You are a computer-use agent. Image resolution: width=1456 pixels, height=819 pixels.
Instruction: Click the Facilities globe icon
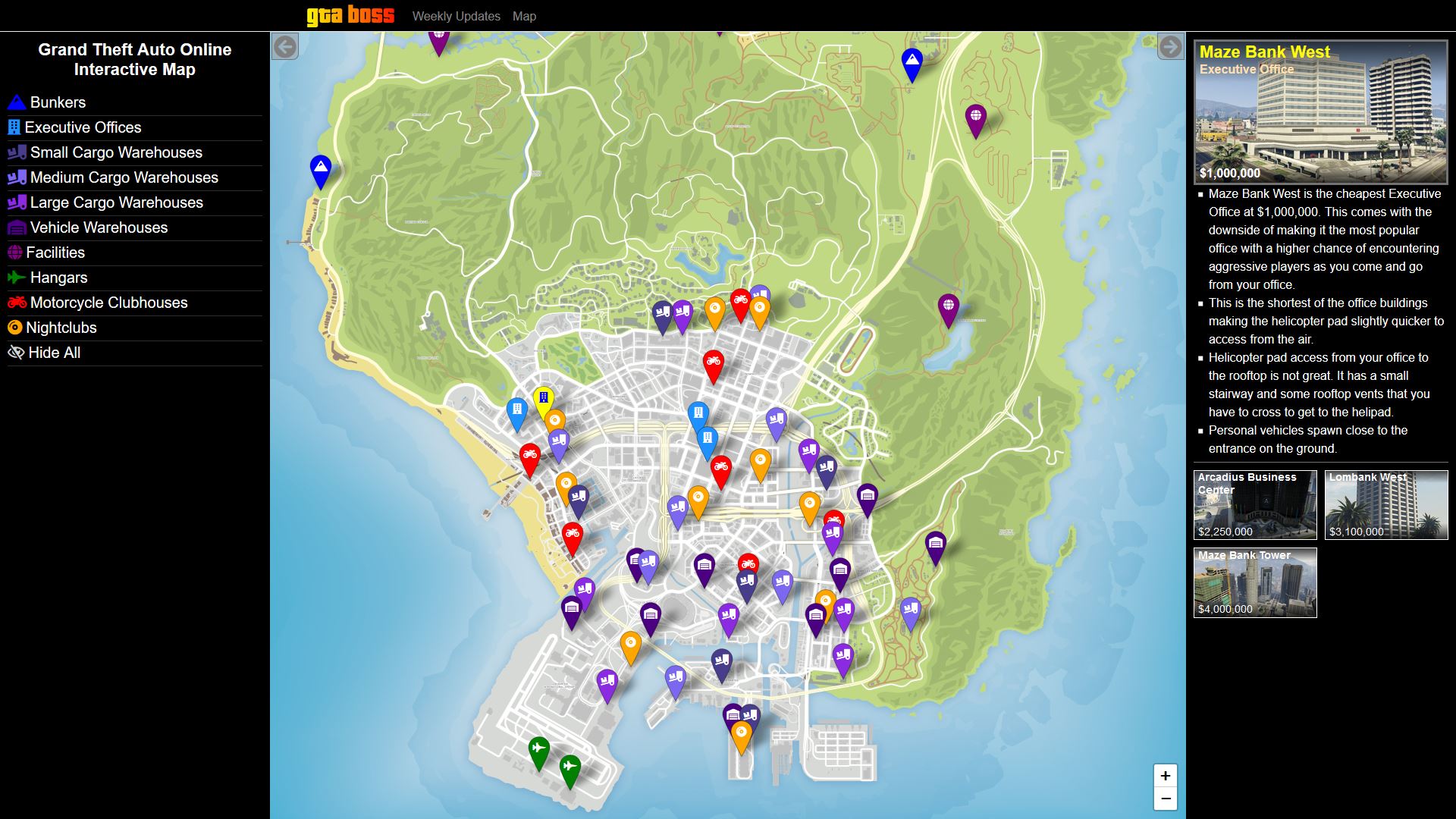[17, 253]
